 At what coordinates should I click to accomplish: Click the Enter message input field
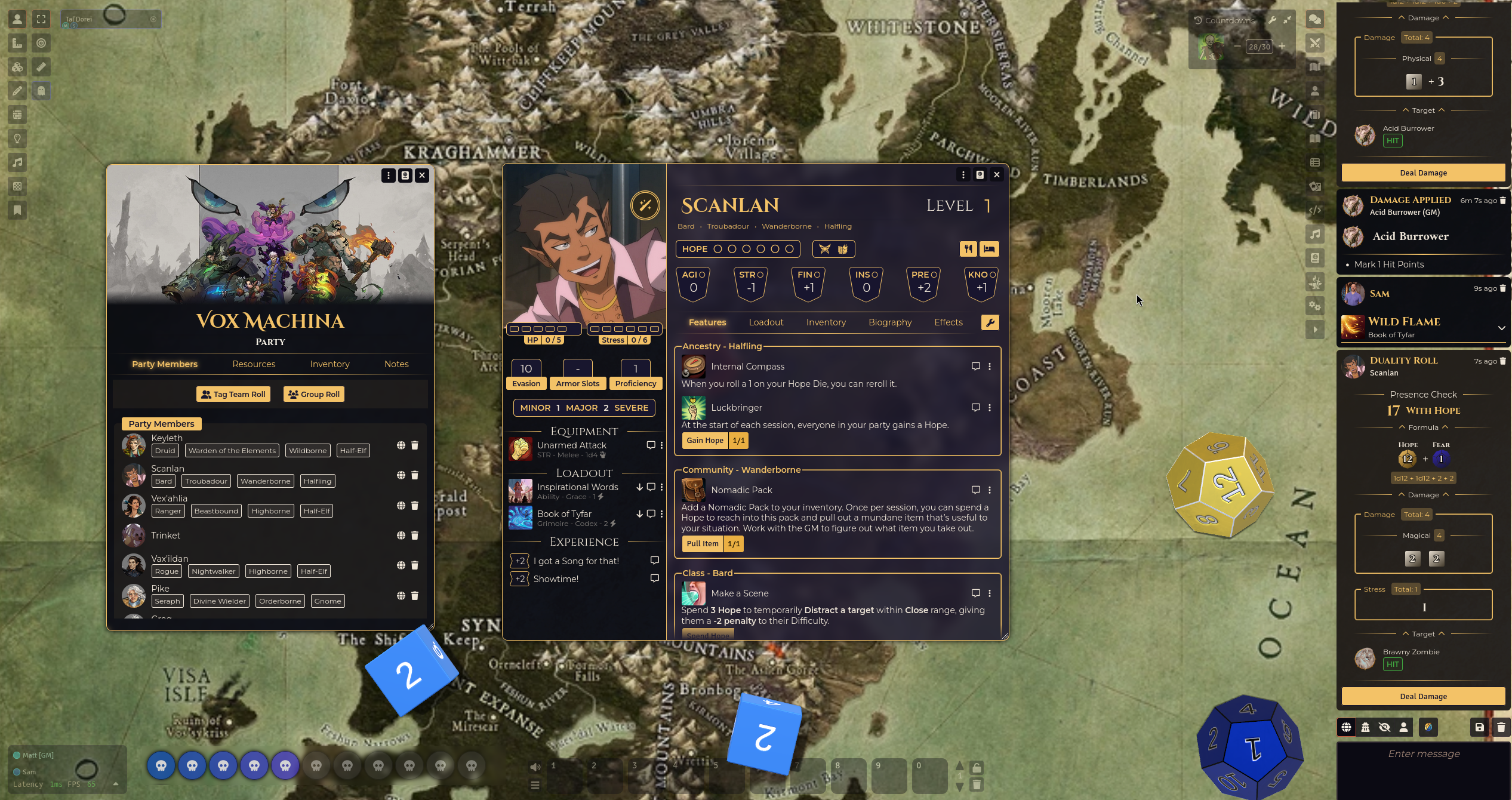(1422, 753)
